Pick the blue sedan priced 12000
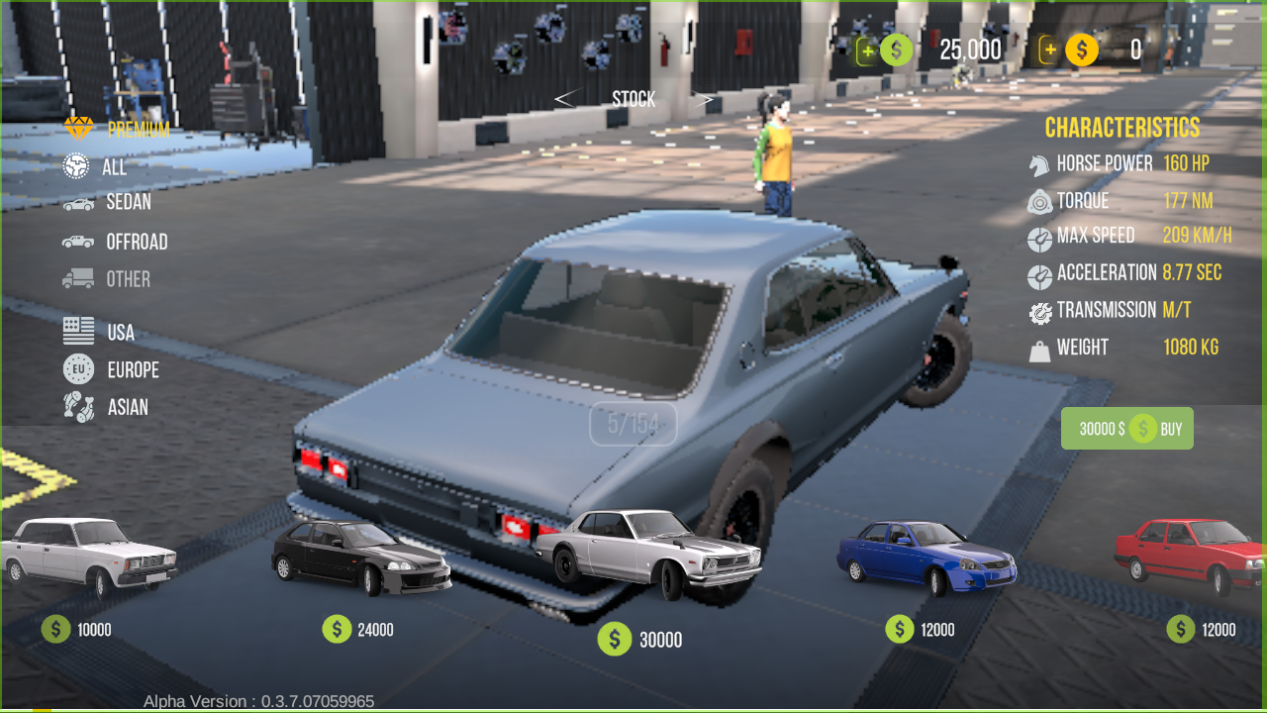Screen dimensions: 1267x713 tap(926, 556)
